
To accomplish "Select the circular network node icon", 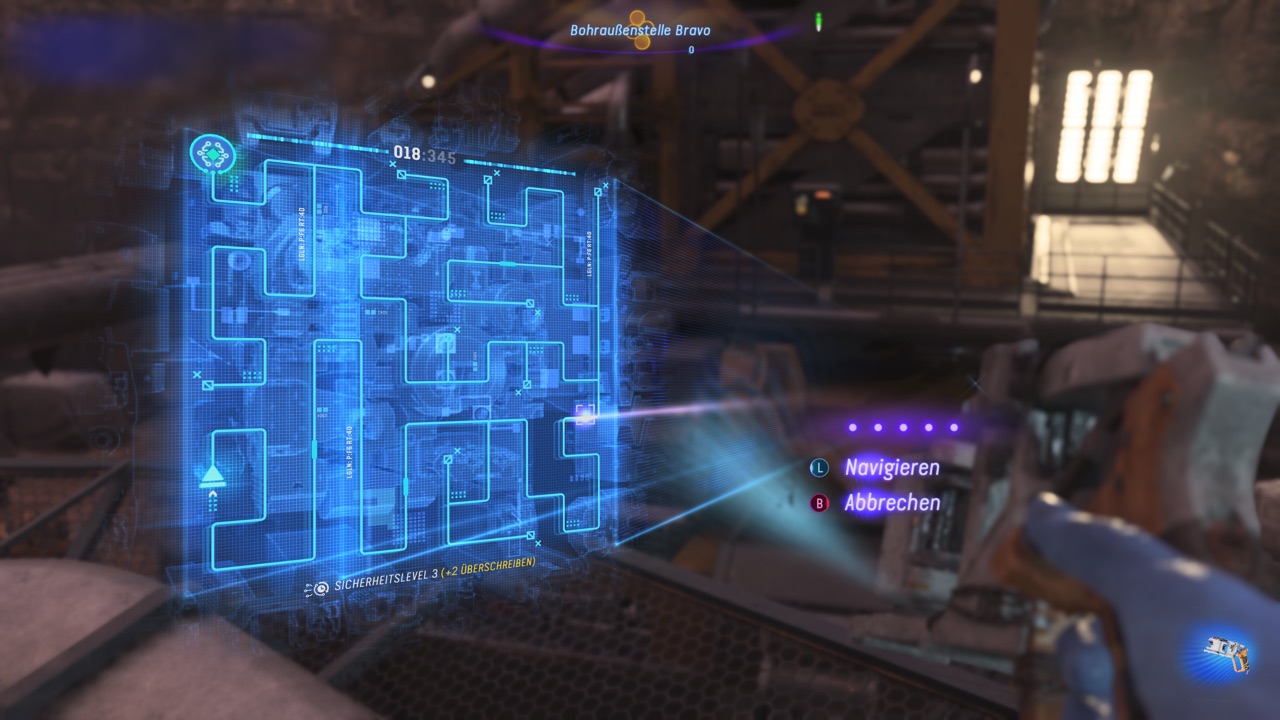I will tap(212, 154).
